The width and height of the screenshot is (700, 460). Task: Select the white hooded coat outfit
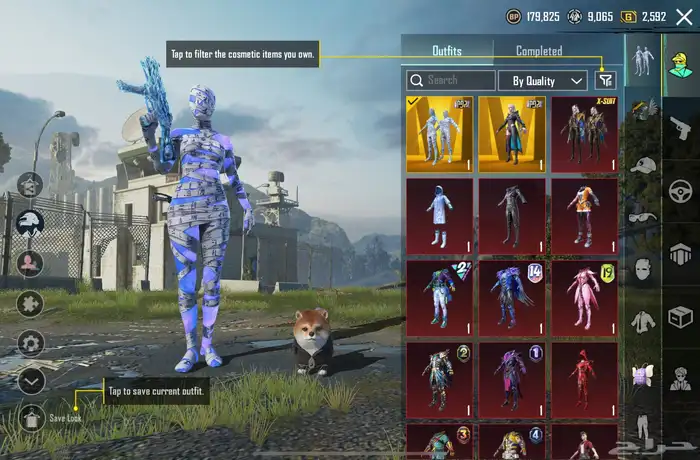[x=440, y=216]
